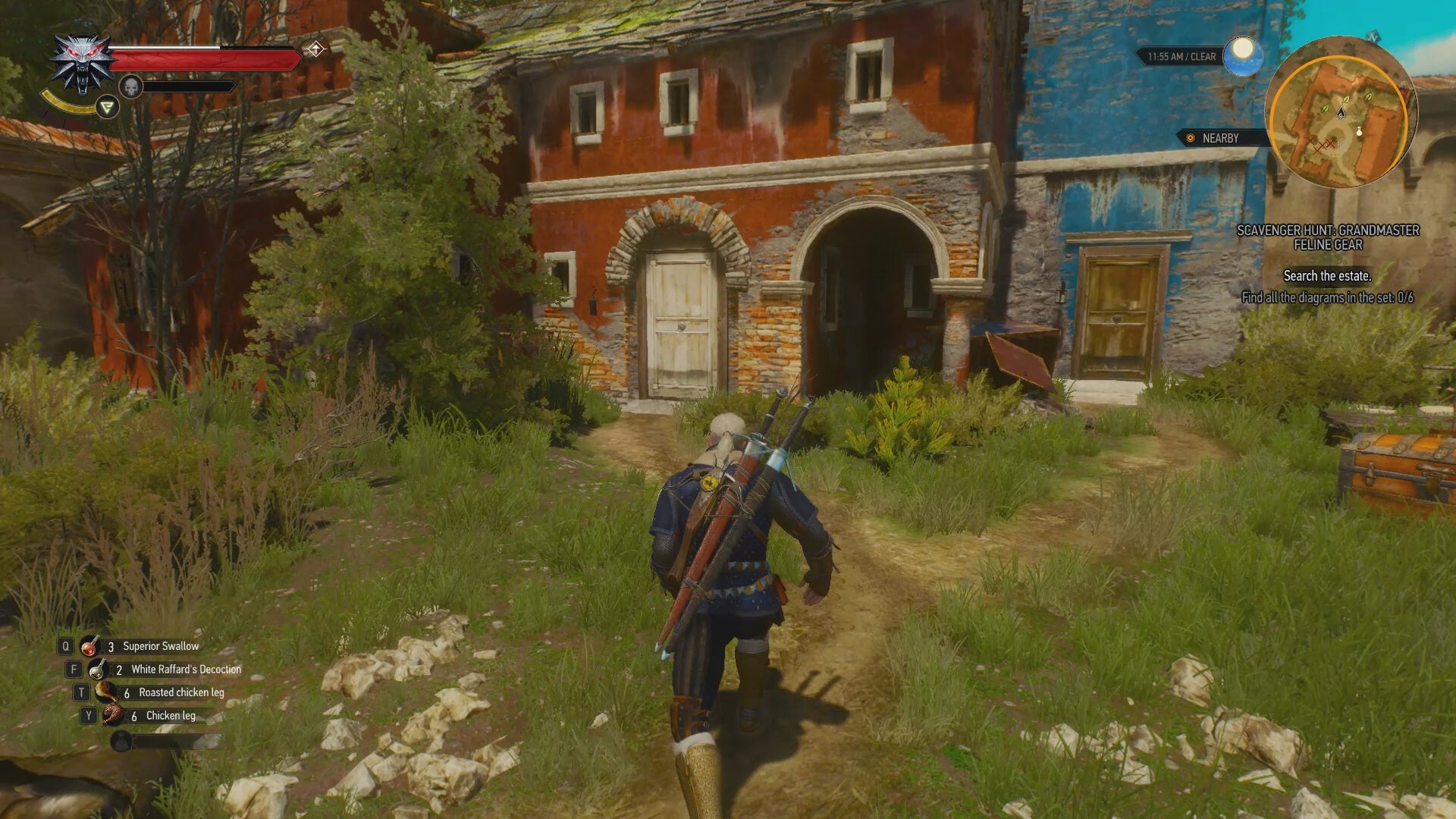Viewport: 1456px width, 819px height.
Task: Click the active Quen sign icon
Action: (x=106, y=107)
